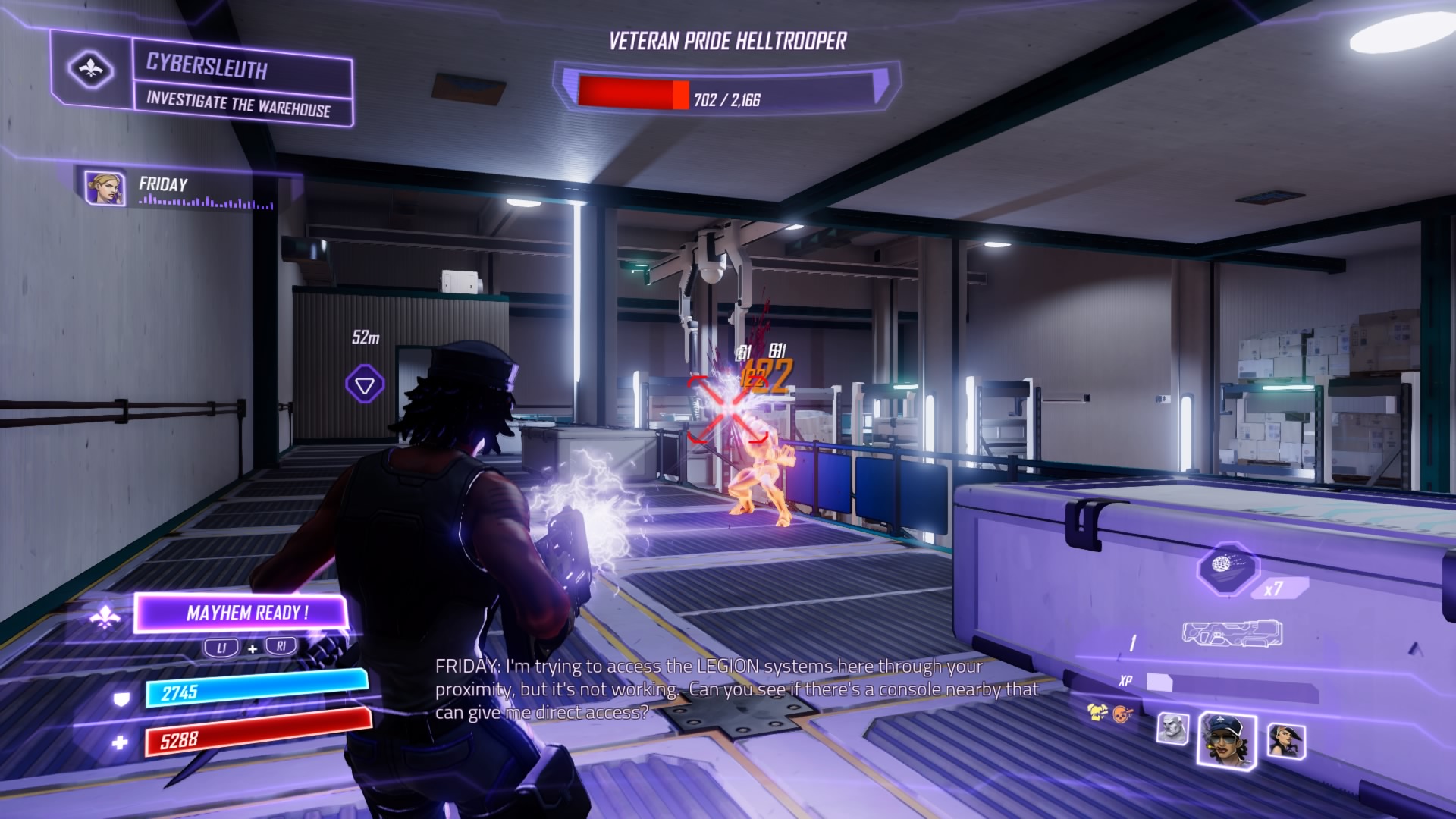Image resolution: width=1456 pixels, height=819 pixels.
Task: Select the active agent portrait with cap
Action: click(x=1226, y=741)
